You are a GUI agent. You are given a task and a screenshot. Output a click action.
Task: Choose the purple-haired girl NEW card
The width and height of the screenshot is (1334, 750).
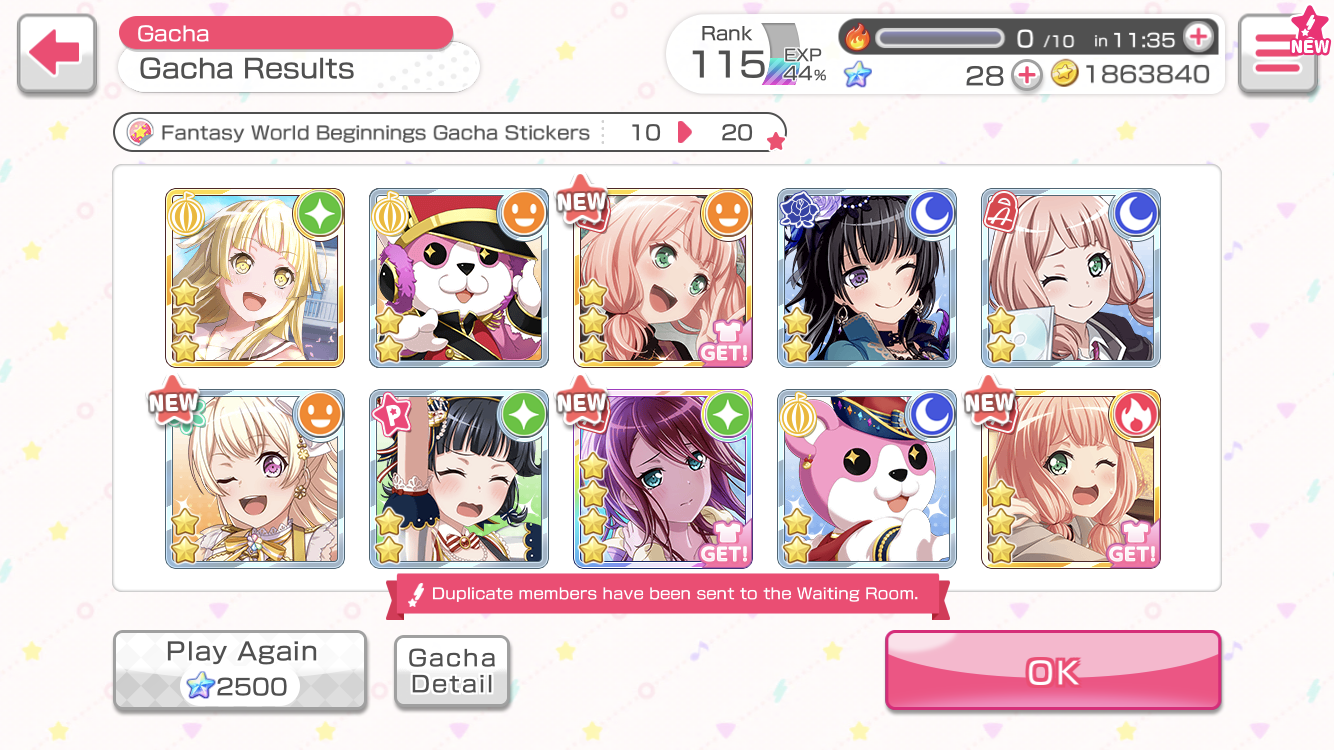click(x=663, y=479)
